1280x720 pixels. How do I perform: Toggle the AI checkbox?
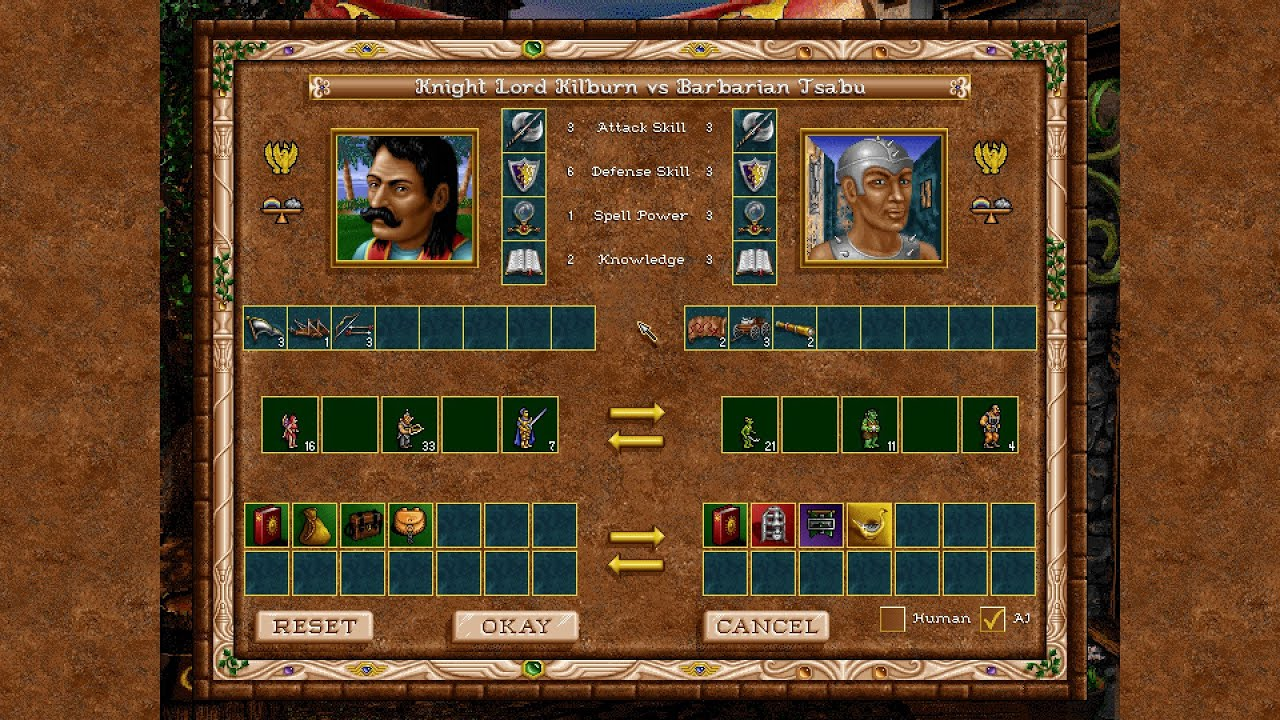tap(992, 619)
